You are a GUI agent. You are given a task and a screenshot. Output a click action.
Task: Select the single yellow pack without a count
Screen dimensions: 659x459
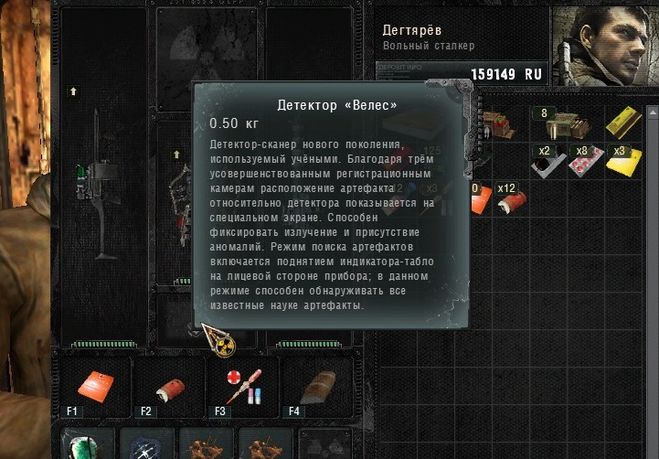[x=624, y=122]
